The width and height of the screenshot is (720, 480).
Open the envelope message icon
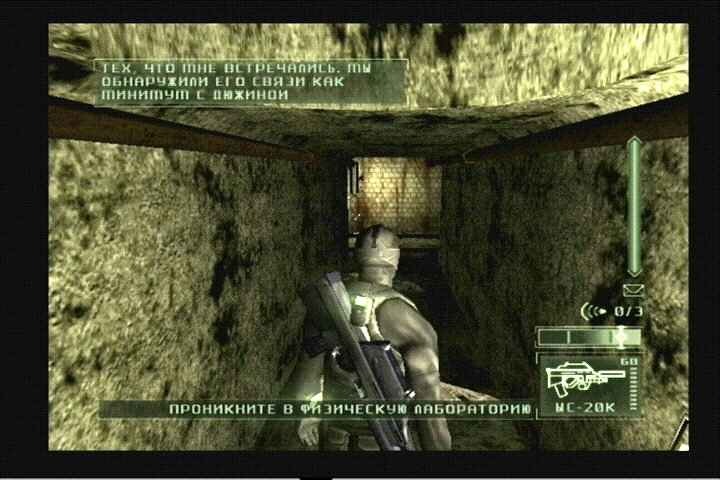pyautogui.click(x=633, y=290)
